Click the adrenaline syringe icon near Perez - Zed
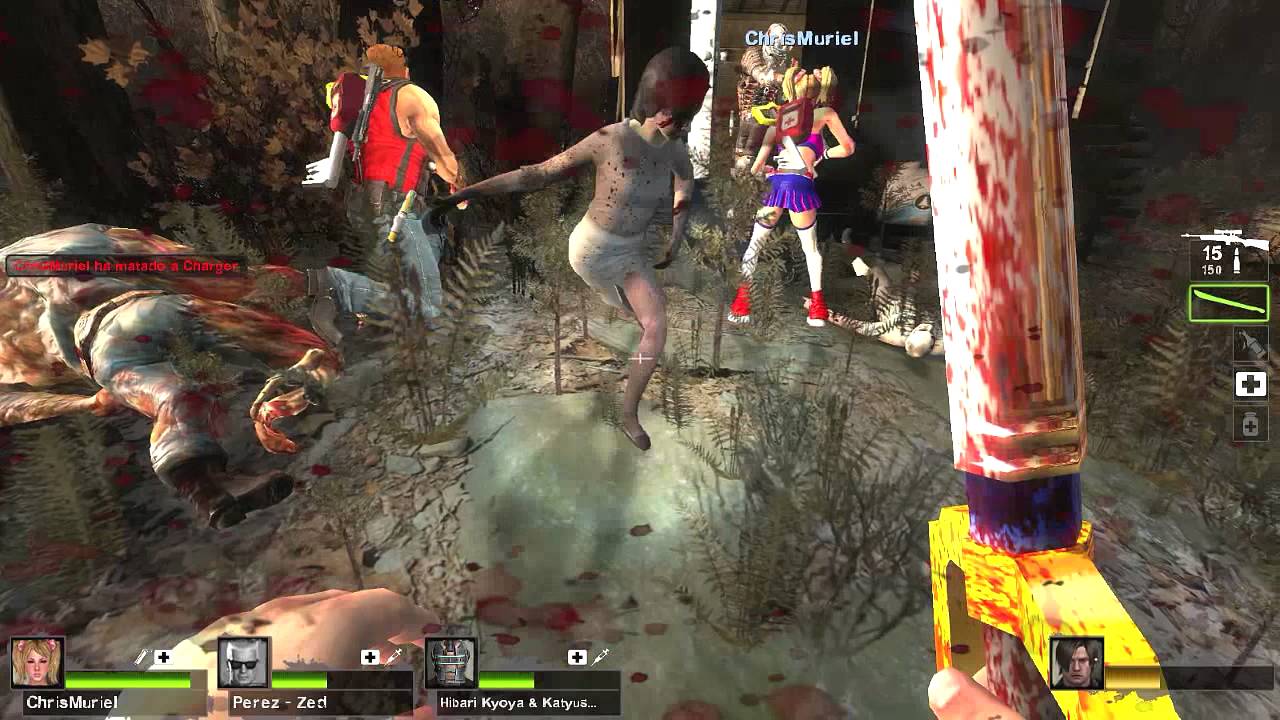1280x720 pixels. tap(392, 659)
